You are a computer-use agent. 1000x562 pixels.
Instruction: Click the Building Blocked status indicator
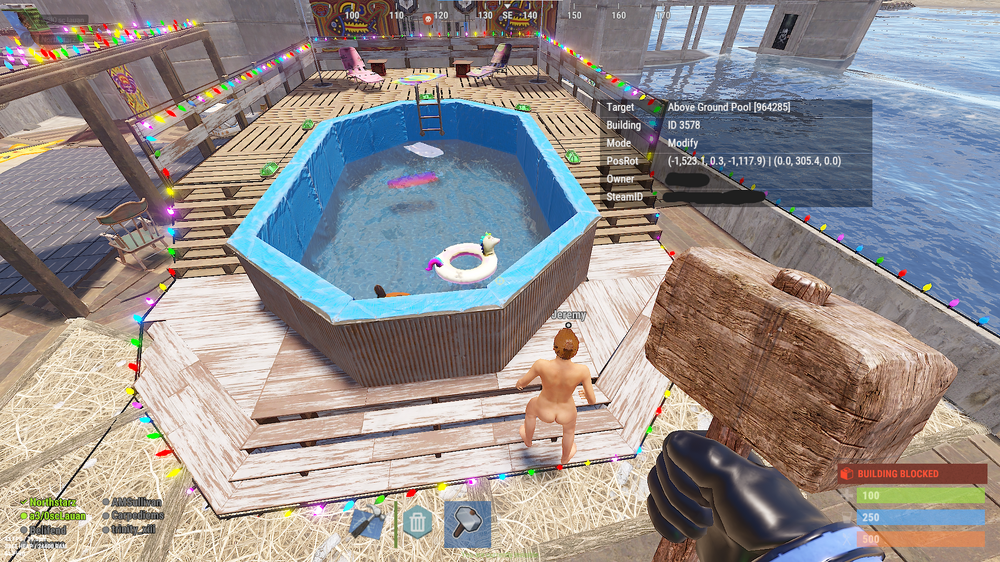(911, 473)
